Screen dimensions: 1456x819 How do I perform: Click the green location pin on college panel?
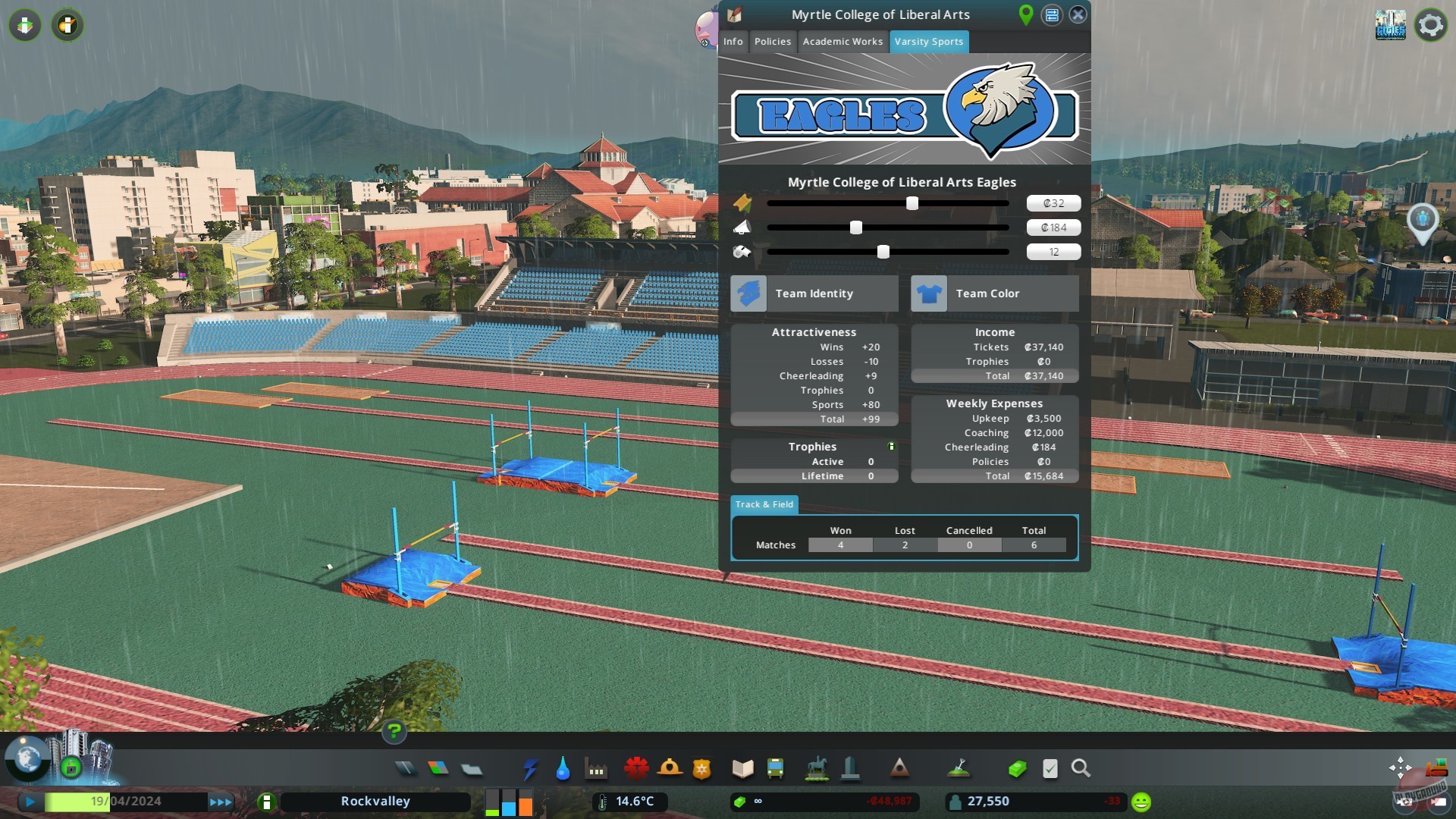click(x=1027, y=14)
